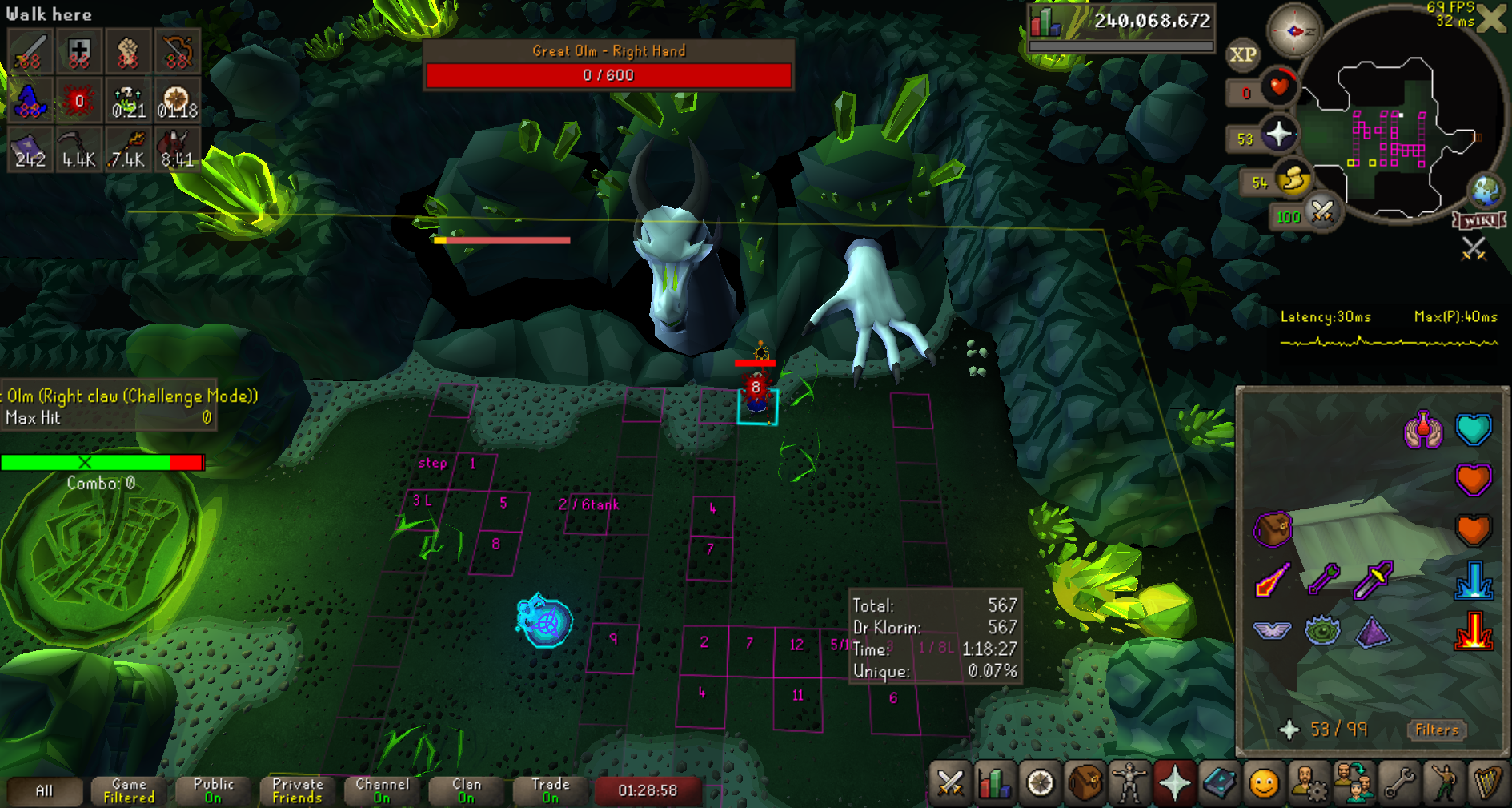Open the Worn Equipment tab
The height and width of the screenshot is (808, 1512).
[x=1129, y=782]
